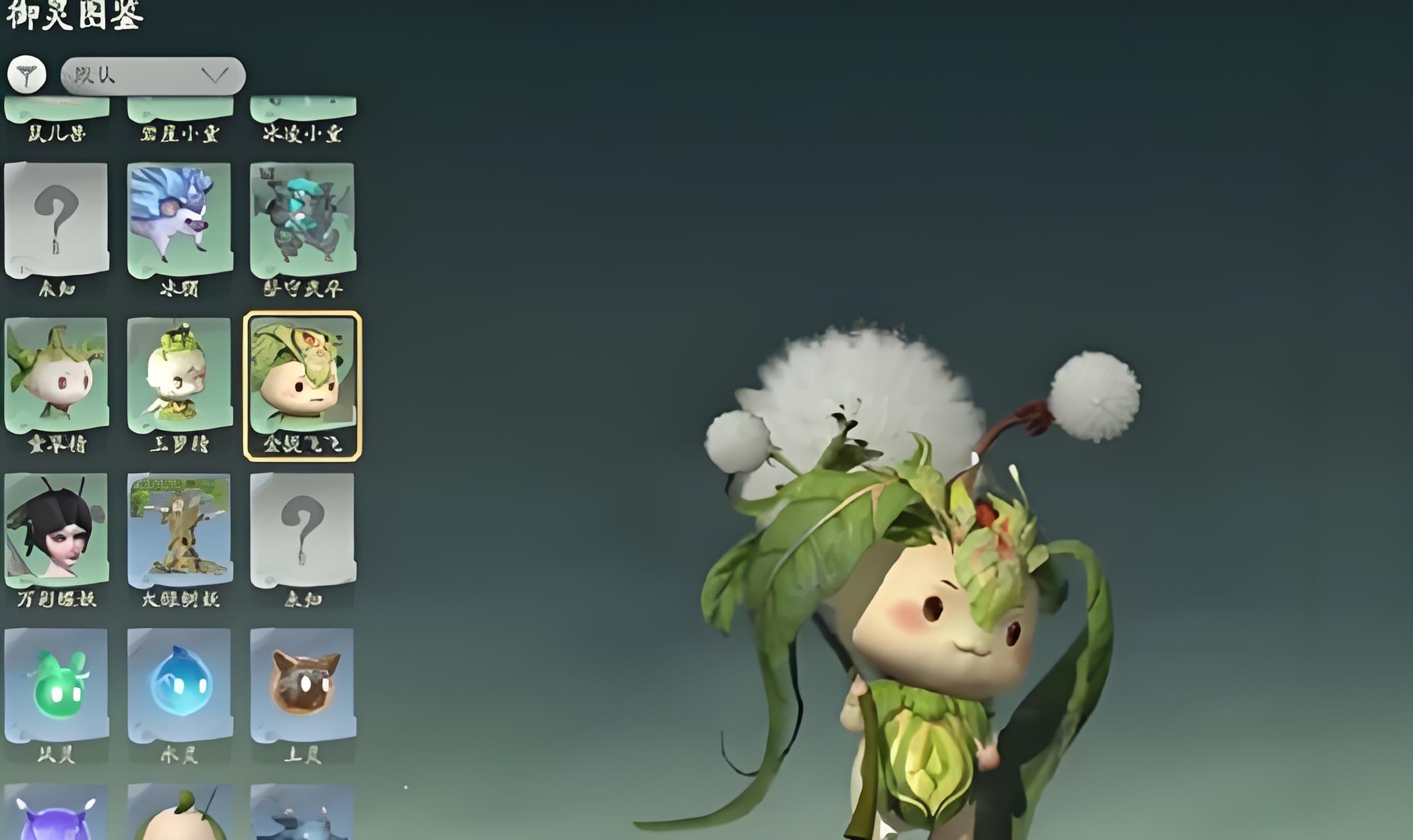The height and width of the screenshot is (840, 1413).
Task: Select the white round sprite with green top
Action: point(179,376)
